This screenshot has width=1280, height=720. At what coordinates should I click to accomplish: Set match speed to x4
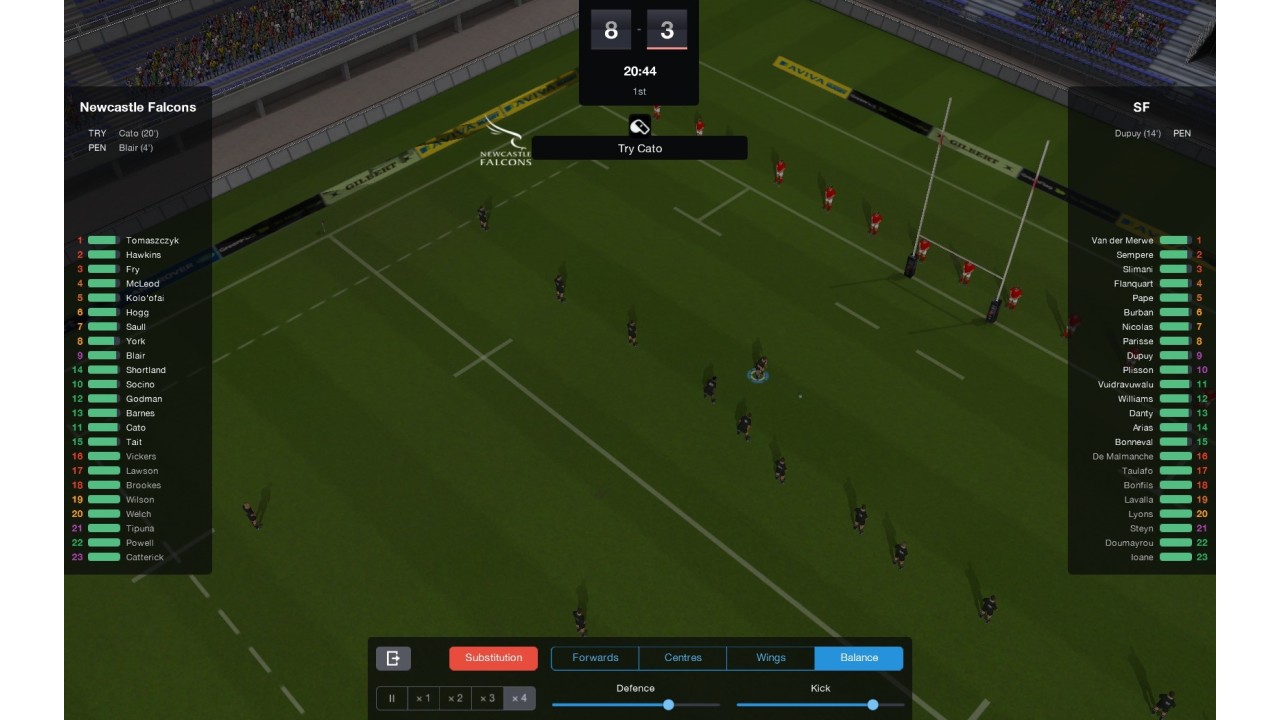(x=518, y=698)
